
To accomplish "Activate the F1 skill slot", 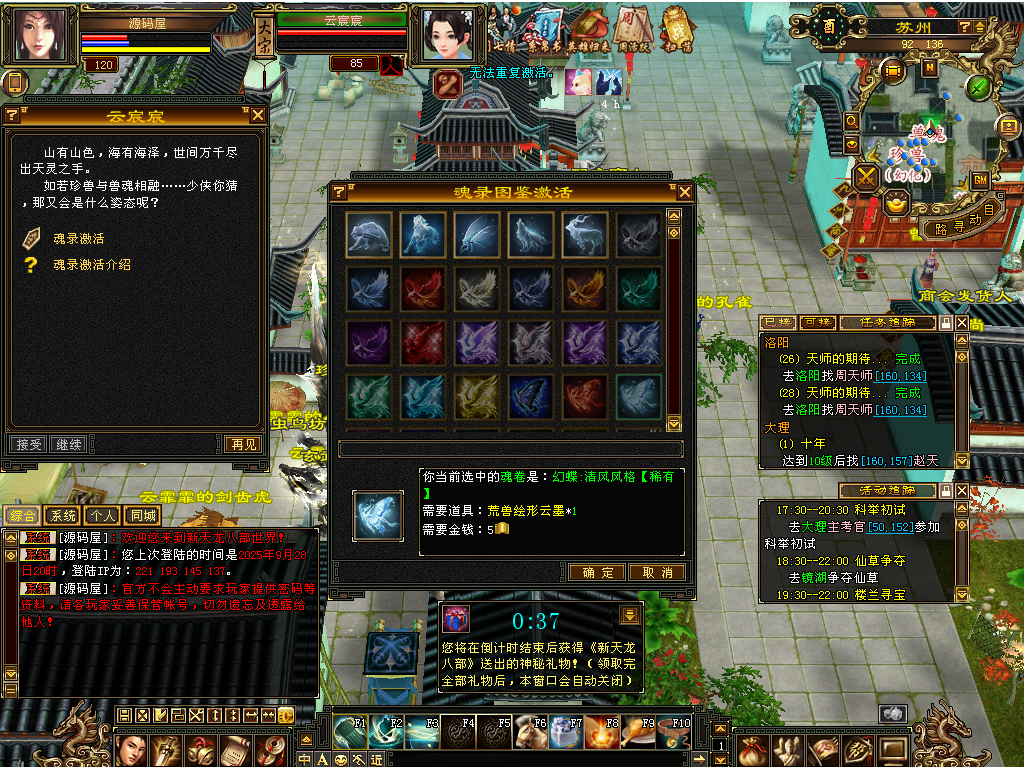I will pos(351,731).
